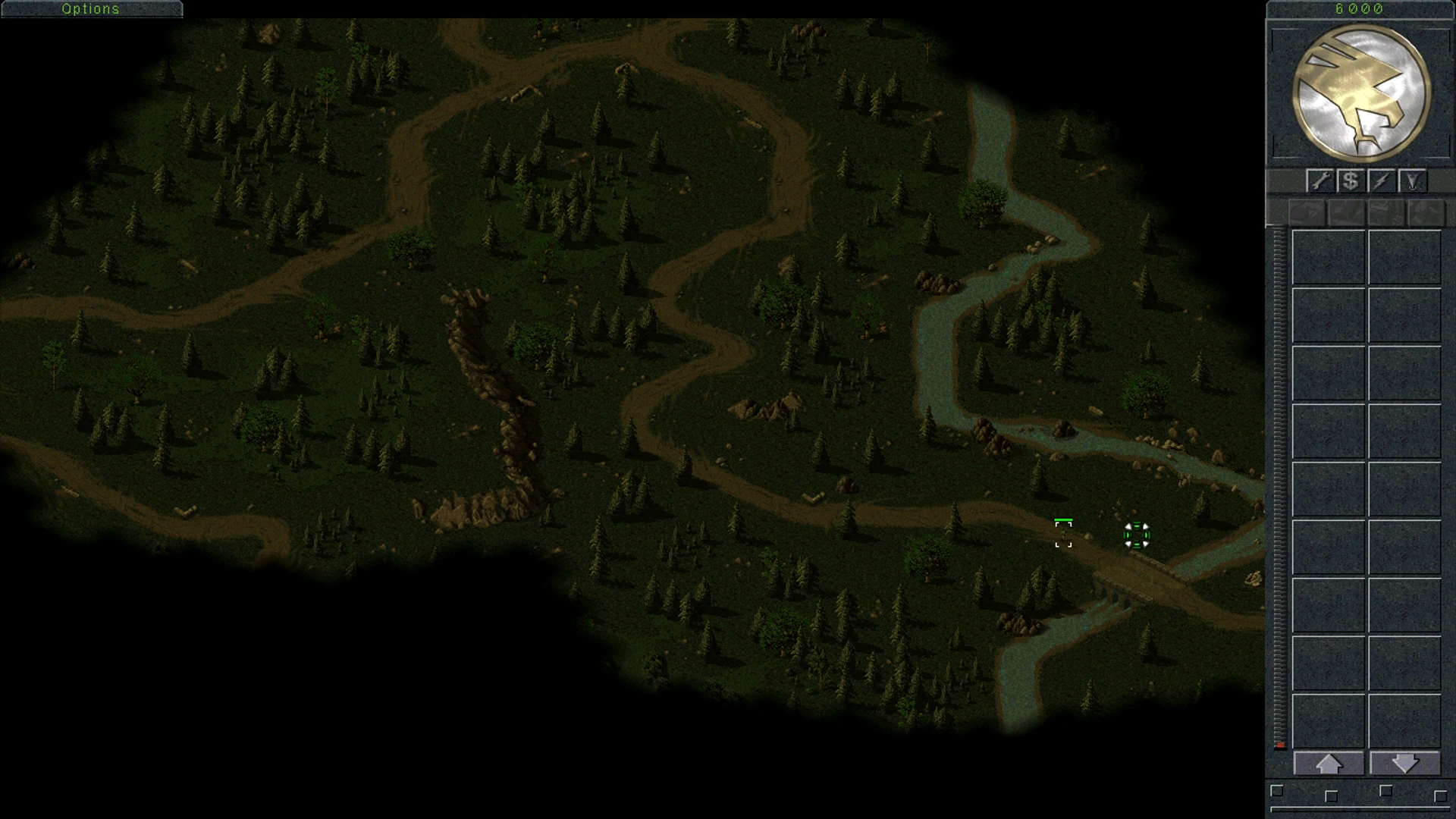Toggle the dollar-sign sell mode button

coord(1351,180)
